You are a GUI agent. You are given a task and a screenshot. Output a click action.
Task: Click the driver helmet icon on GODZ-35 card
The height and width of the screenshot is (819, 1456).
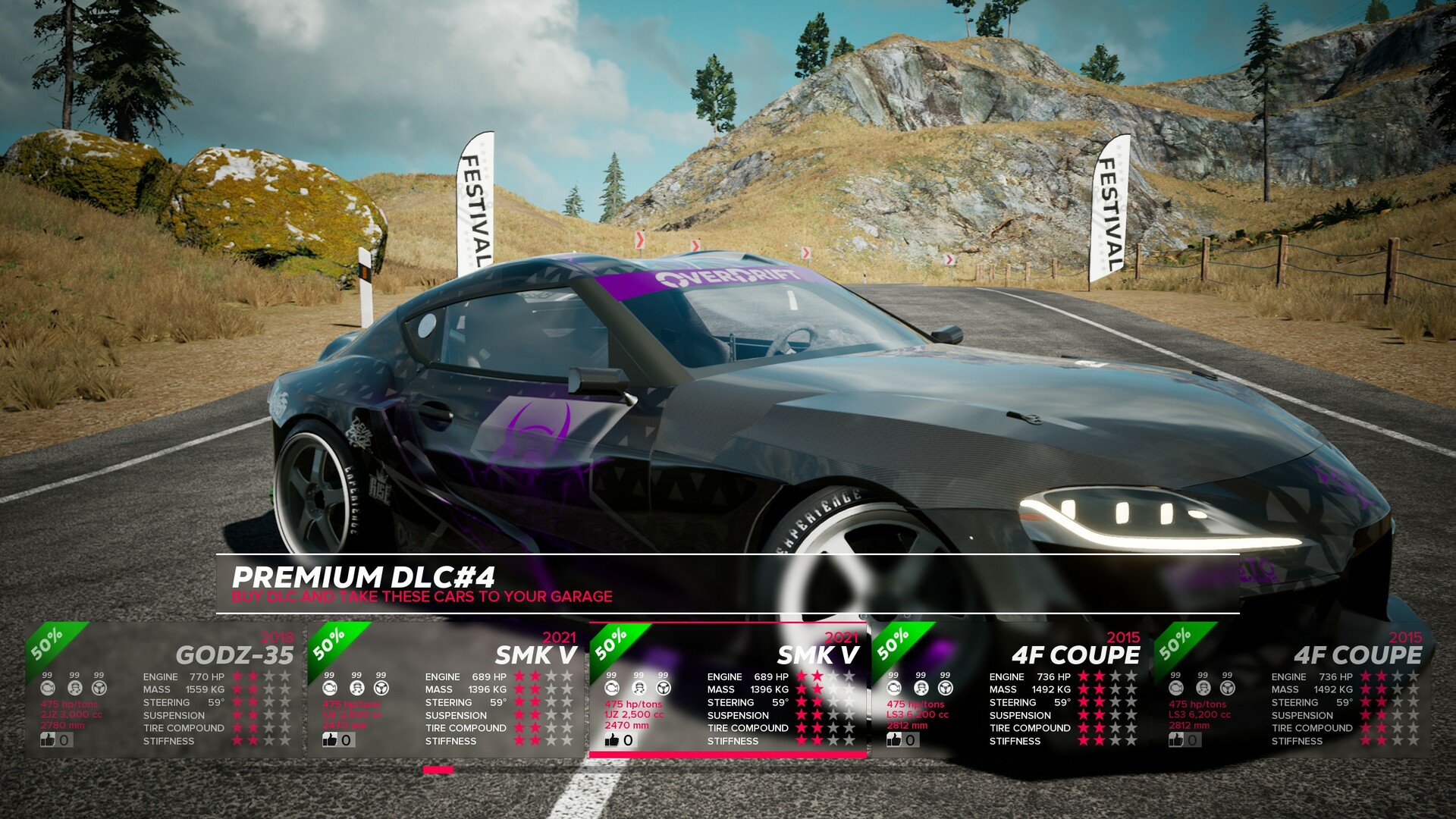click(74, 688)
